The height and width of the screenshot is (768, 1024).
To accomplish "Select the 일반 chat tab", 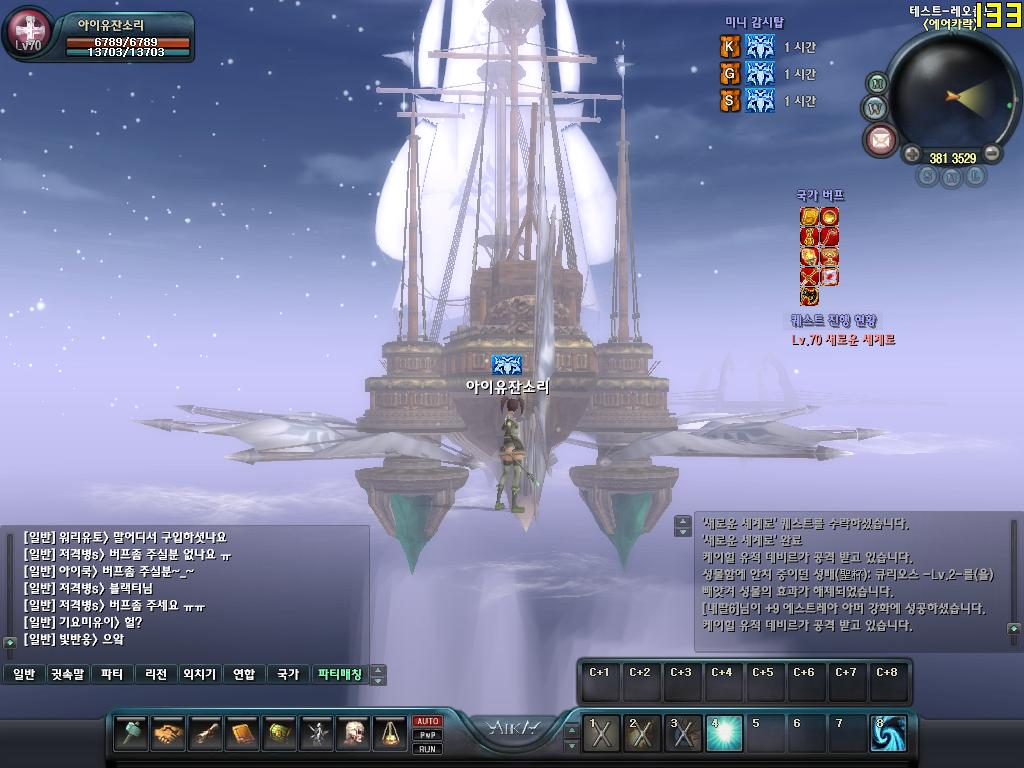I will (x=24, y=674).
